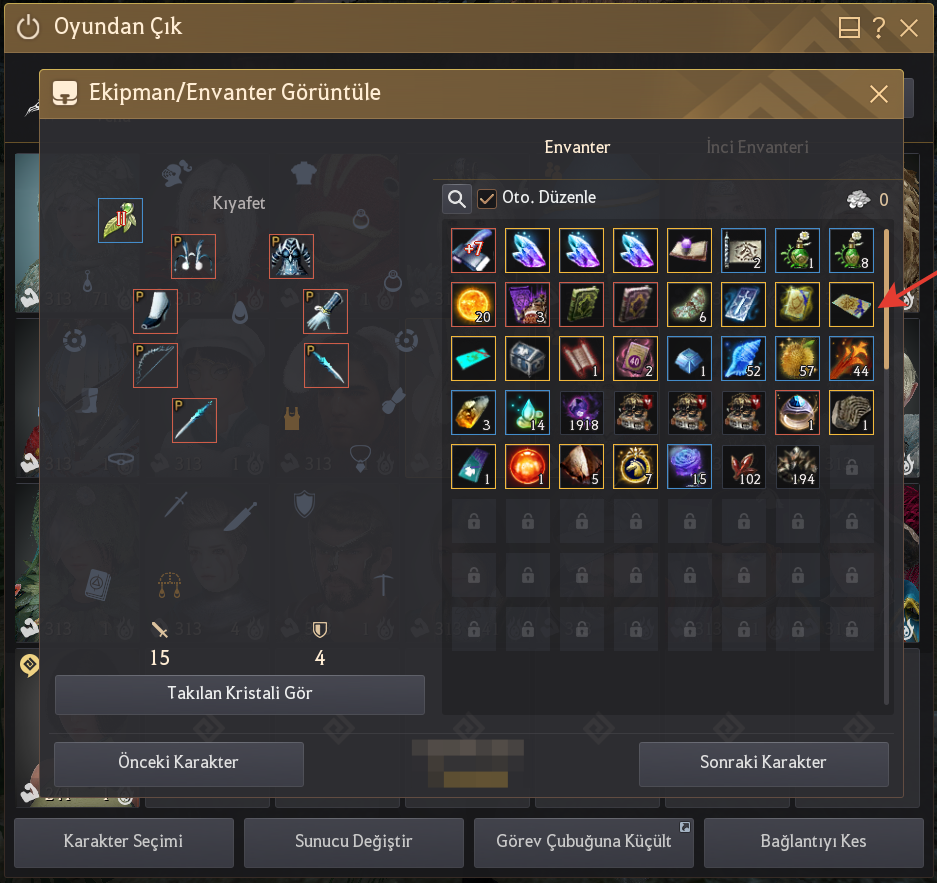The image size is (937, 883).
Task: Select the blue seashell stack of 52
Action: (743, 358)
